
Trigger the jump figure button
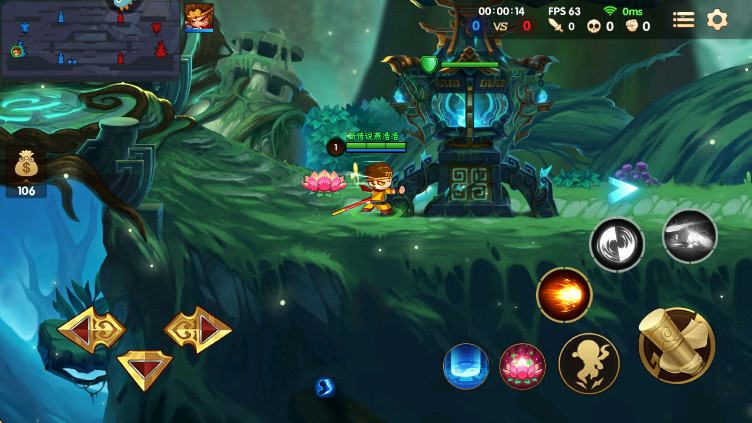pos(589,363)
